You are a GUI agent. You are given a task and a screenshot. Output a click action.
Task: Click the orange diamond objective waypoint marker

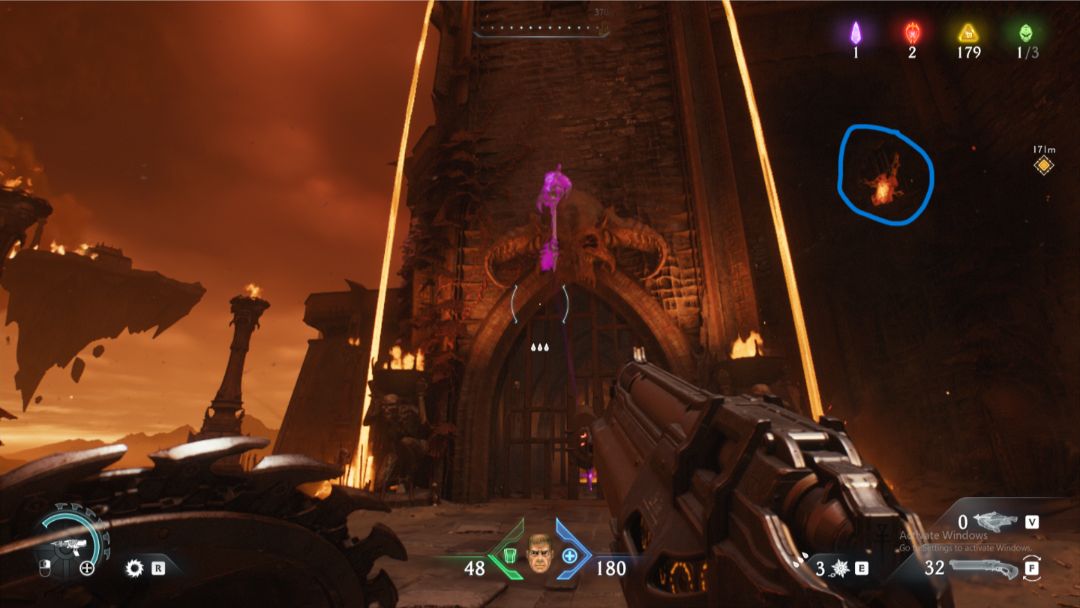pyautogui.click(x=1044, y=165)
